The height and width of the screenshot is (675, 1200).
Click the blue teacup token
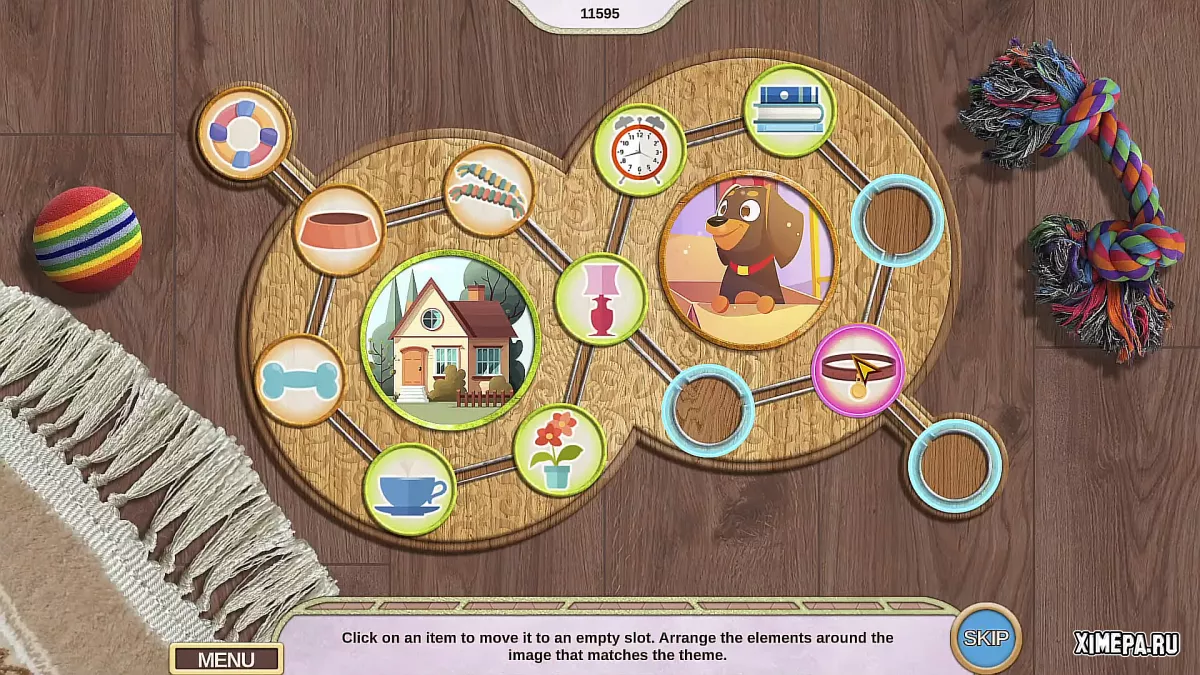409,490
